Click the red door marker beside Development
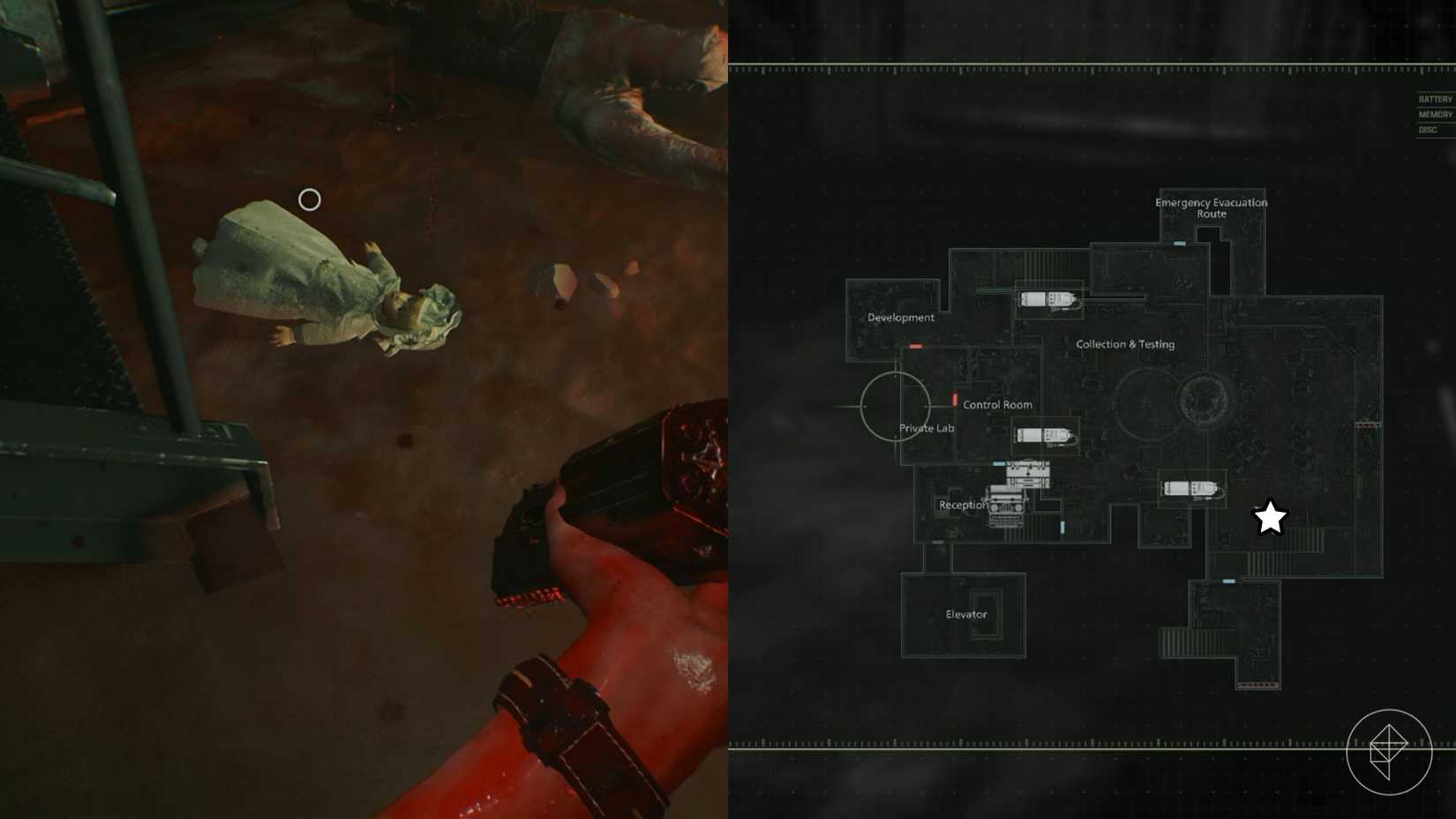 tap(915, 347)
